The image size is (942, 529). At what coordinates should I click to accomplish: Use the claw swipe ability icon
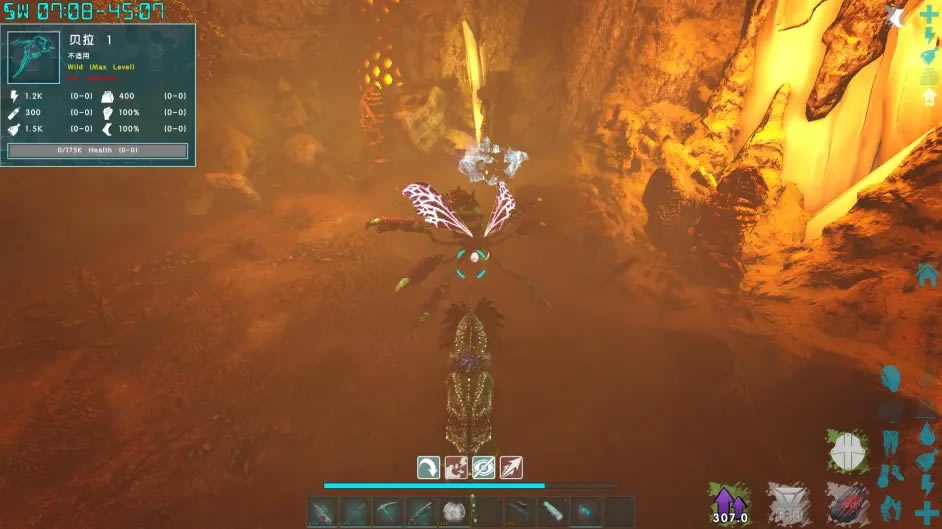(x=456, y=467)
